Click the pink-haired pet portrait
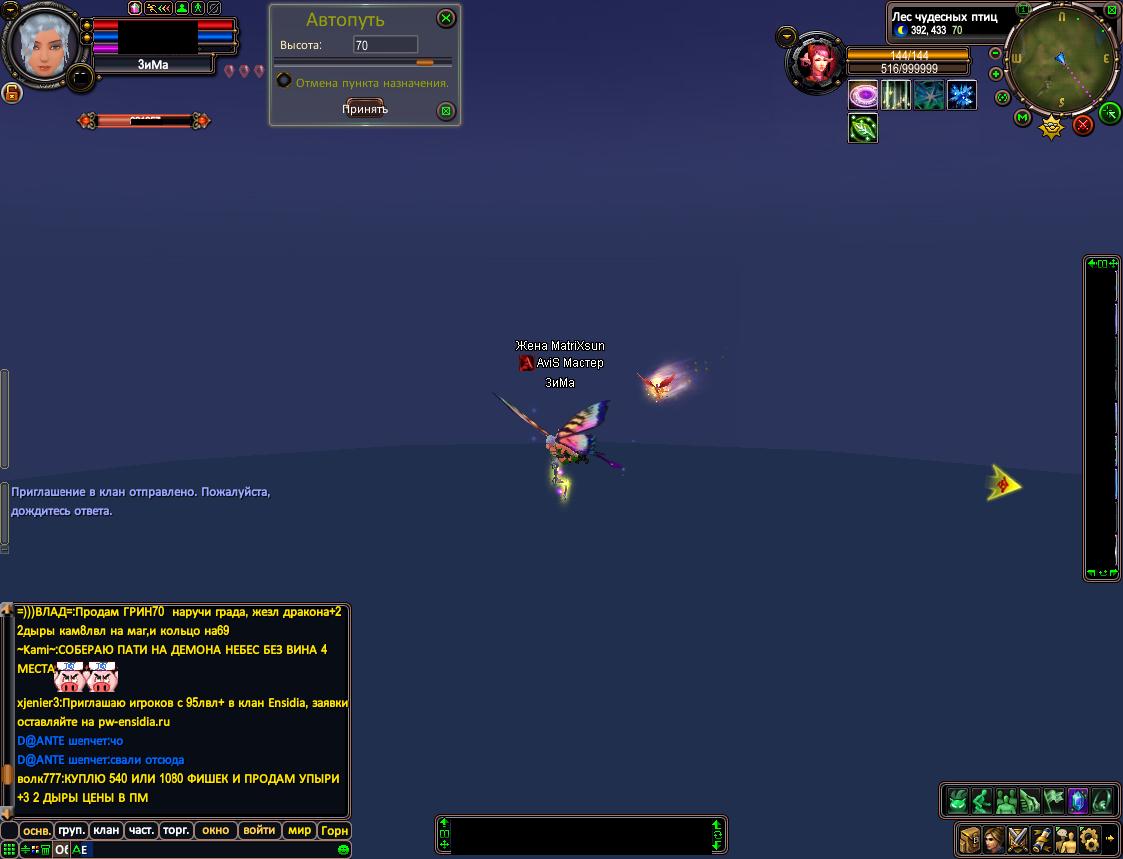1123x859 pixels. [x=816, y=64]
